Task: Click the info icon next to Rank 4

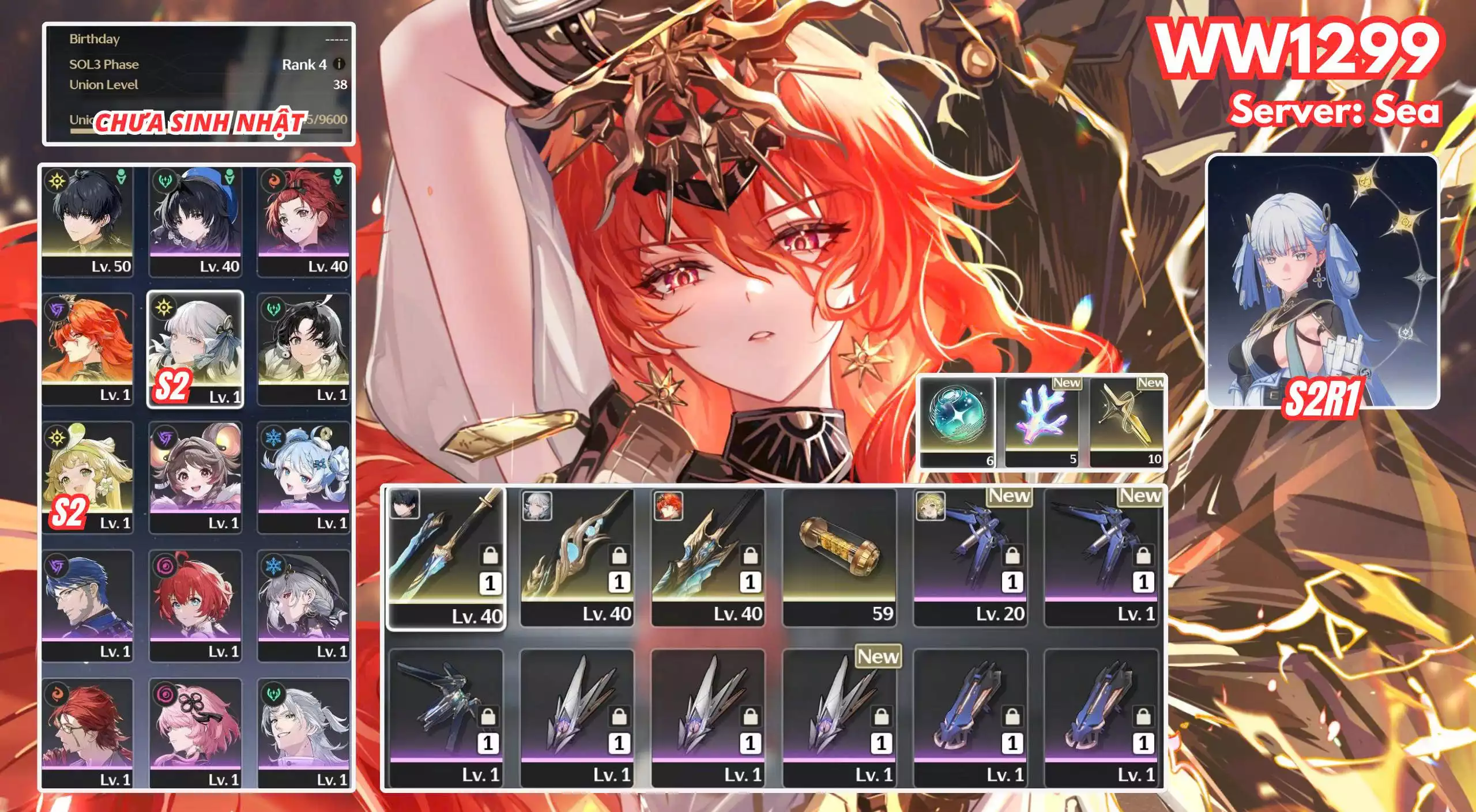Action: [339, 65]
